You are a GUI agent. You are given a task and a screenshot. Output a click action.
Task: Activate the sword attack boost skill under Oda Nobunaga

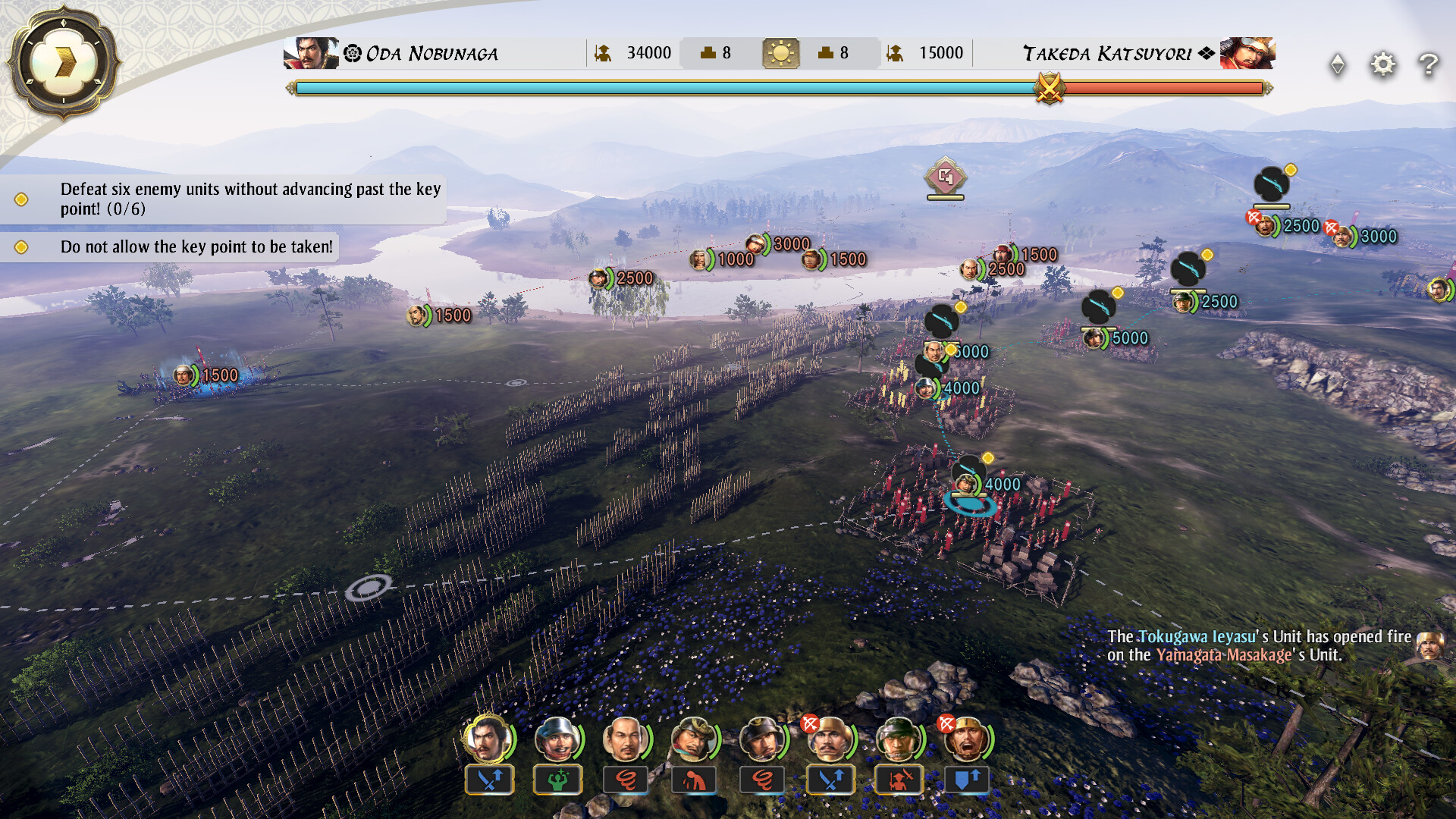[x=489, y=780]
